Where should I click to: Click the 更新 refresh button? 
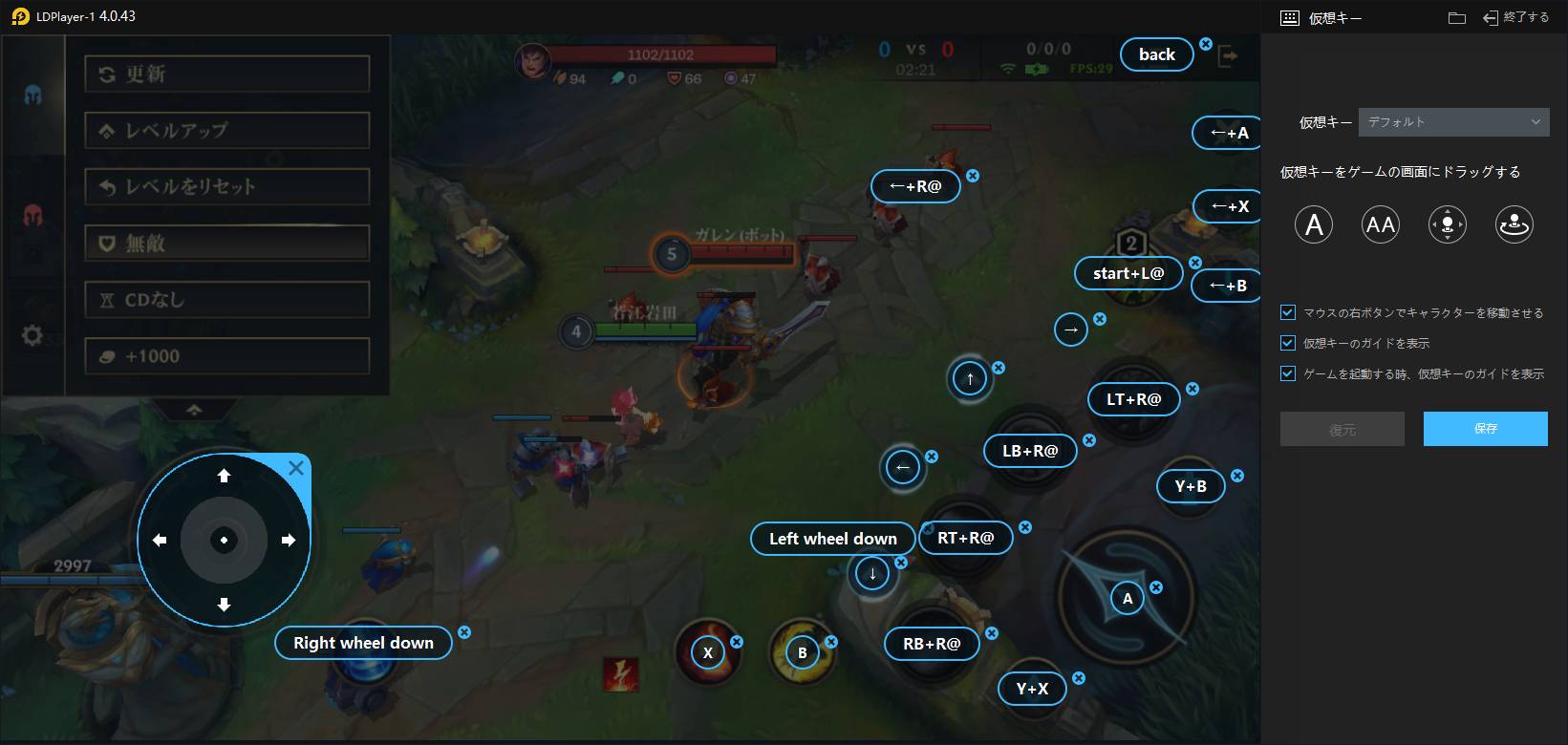pos(226,74)
